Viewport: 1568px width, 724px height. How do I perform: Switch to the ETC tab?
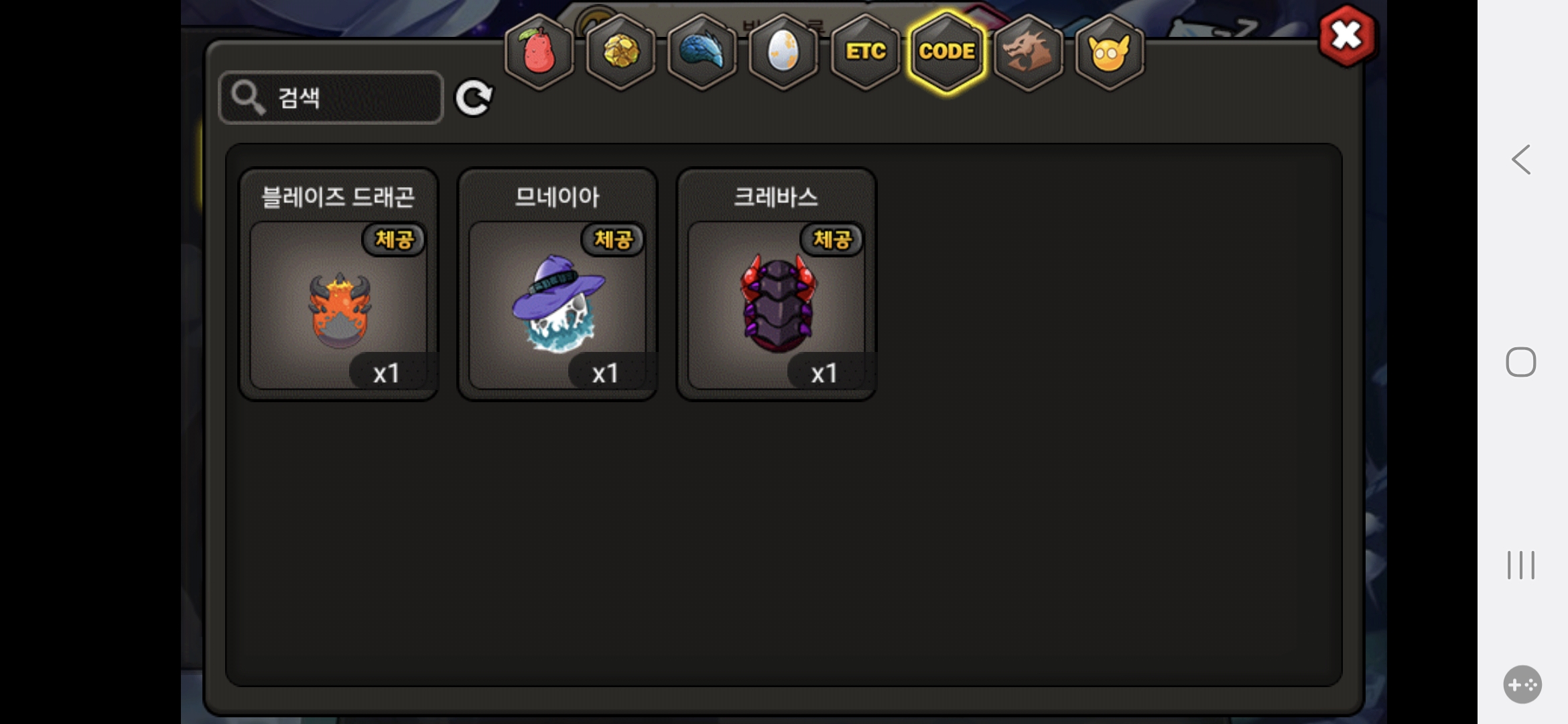click(x=865, y=52)
